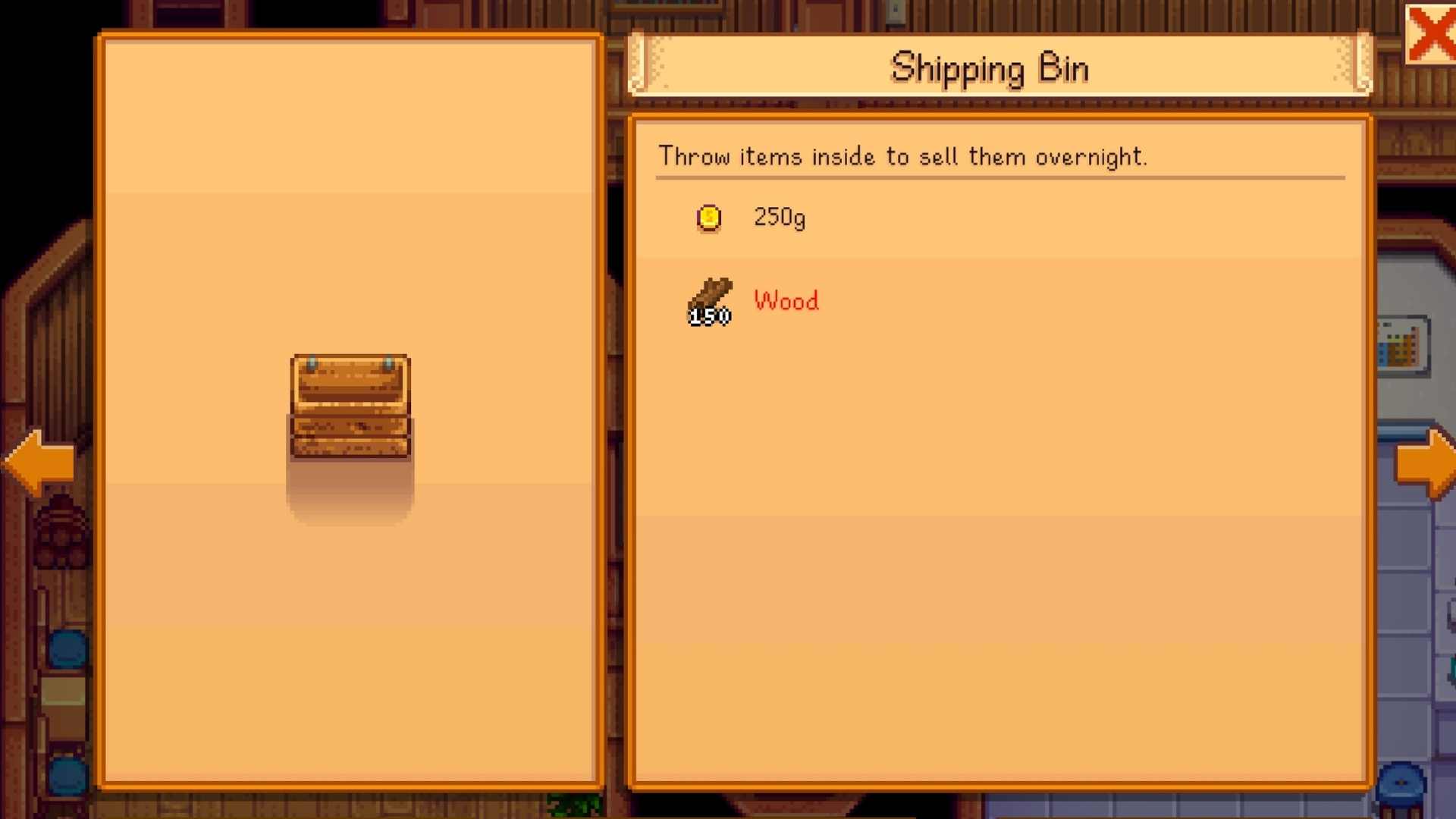Click the wood log icon showing 150 quantity
The image size is (1456, 819).
click(708, 301)
